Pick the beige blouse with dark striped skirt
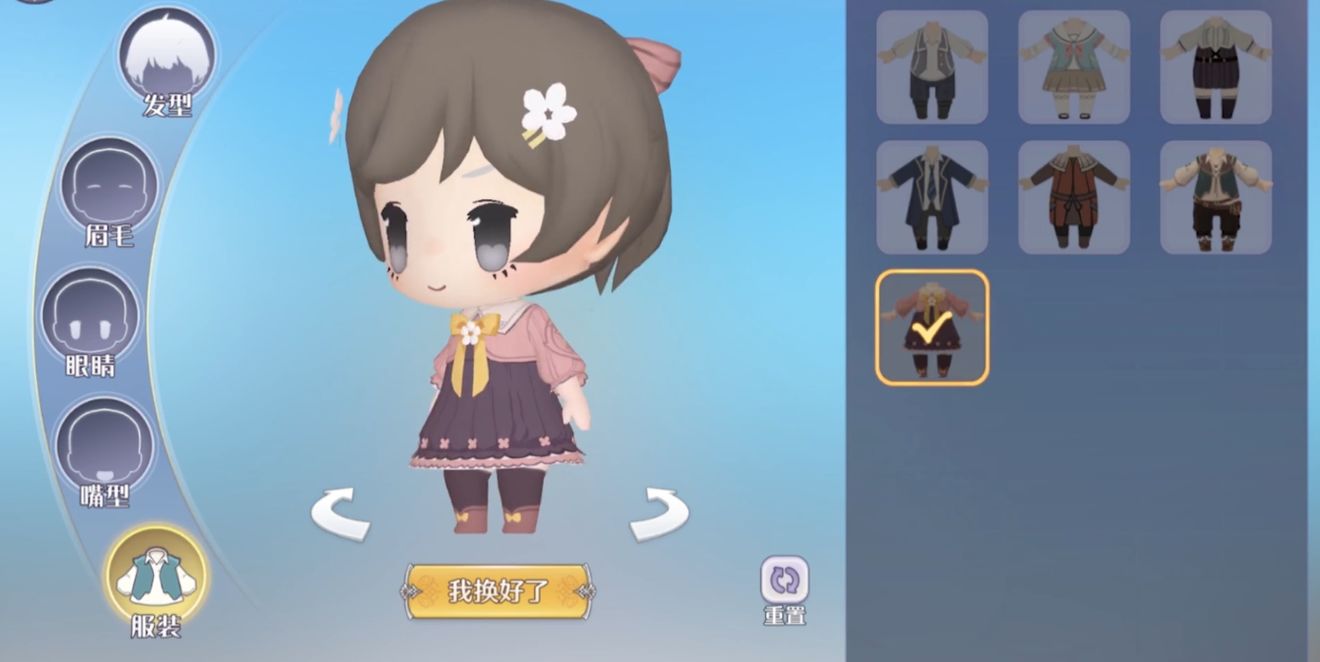 point(1216,67)
